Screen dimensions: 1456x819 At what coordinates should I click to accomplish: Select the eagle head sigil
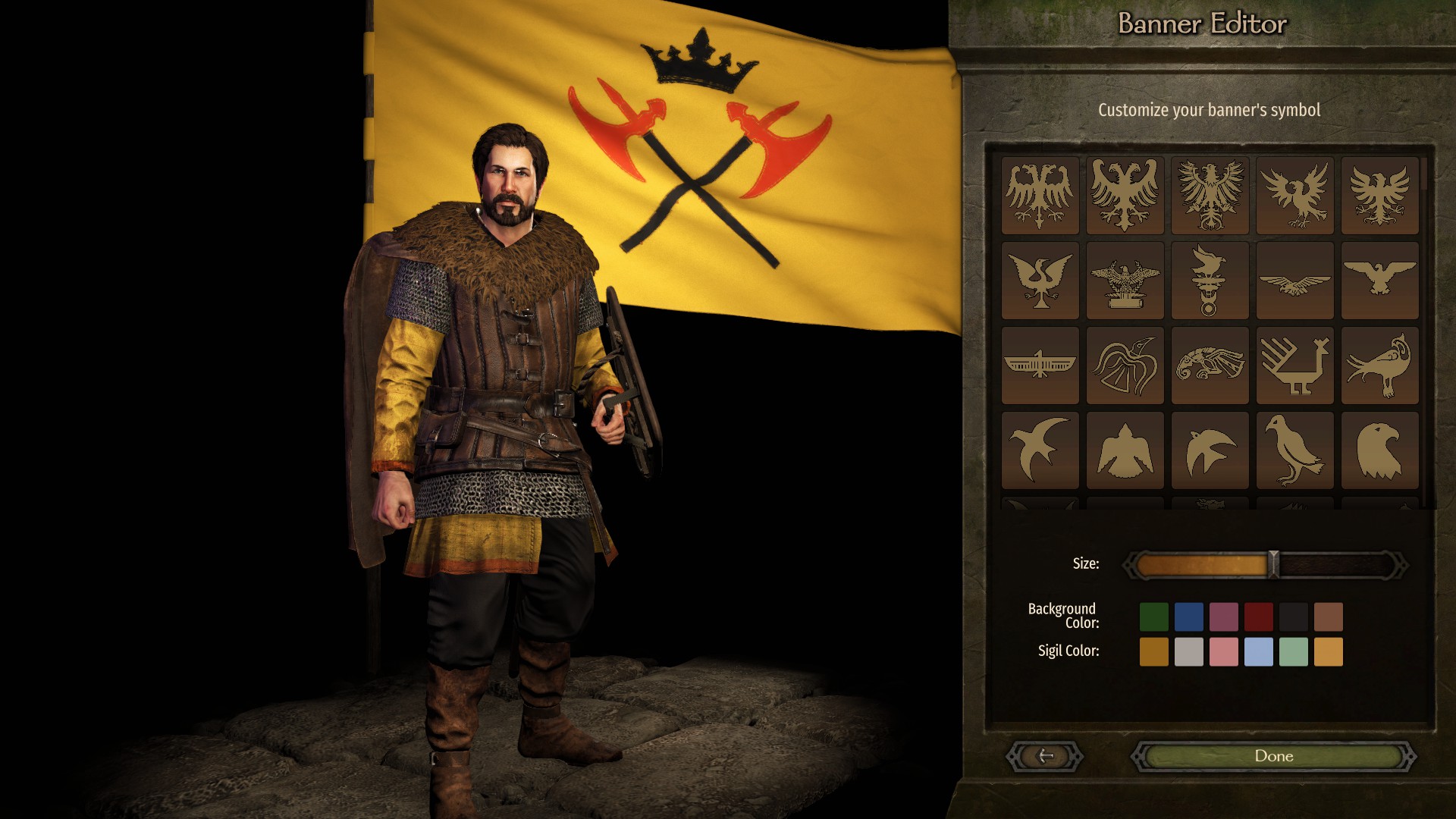[x=1379, y=450]
